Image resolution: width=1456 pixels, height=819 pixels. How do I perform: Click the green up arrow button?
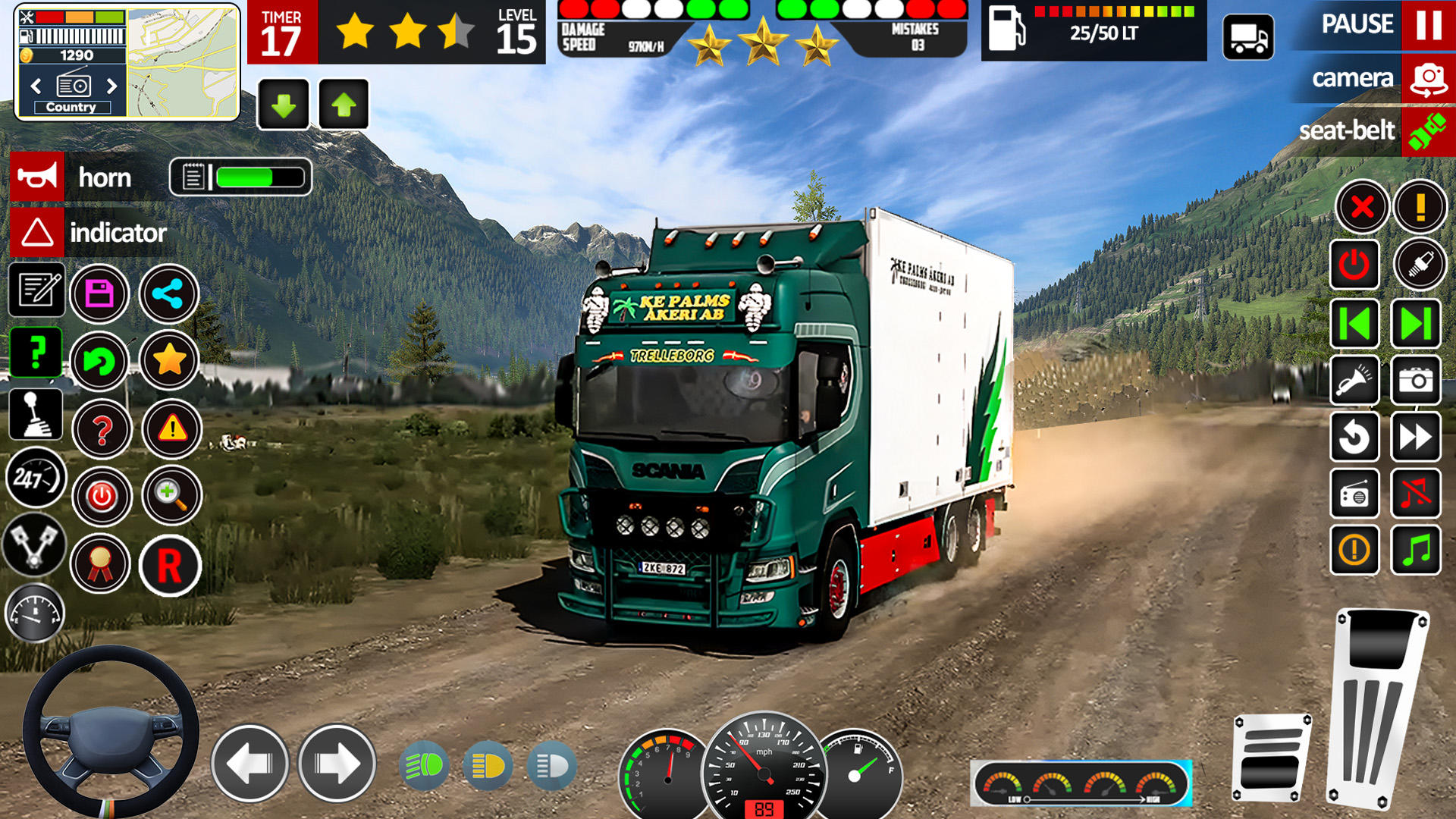point(344,105)
